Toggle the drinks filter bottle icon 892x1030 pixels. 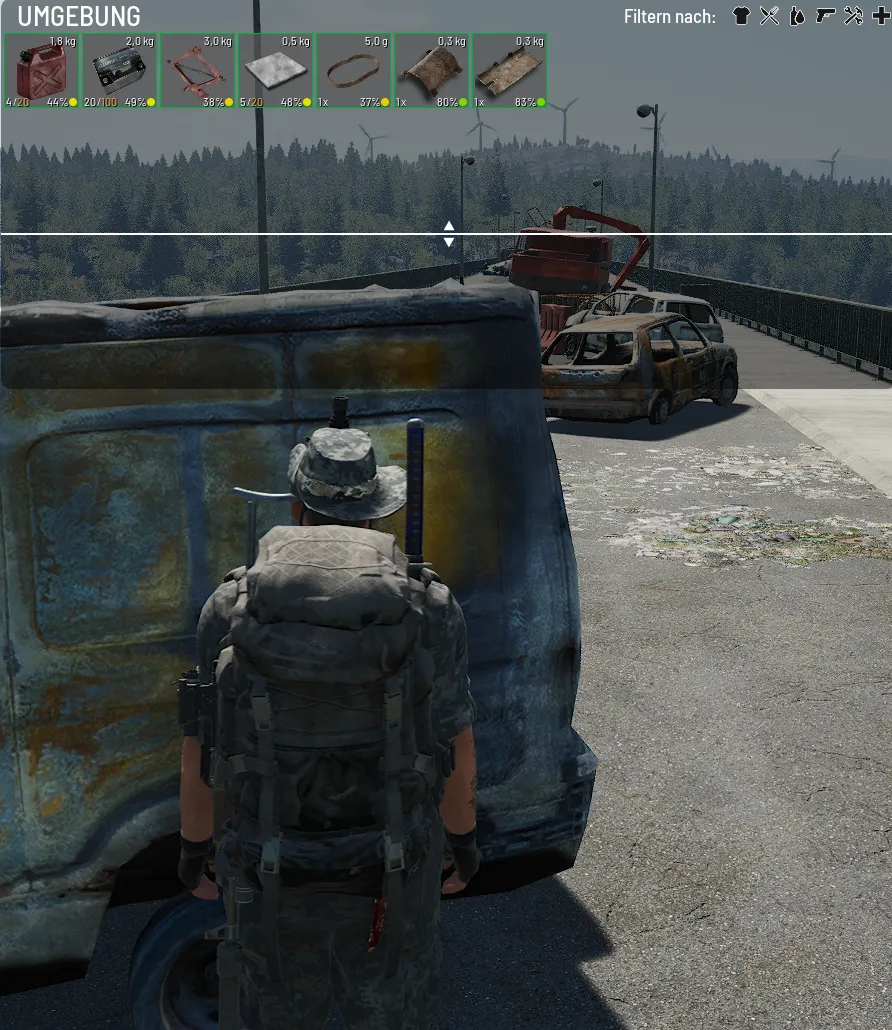[x=797, y=16]
